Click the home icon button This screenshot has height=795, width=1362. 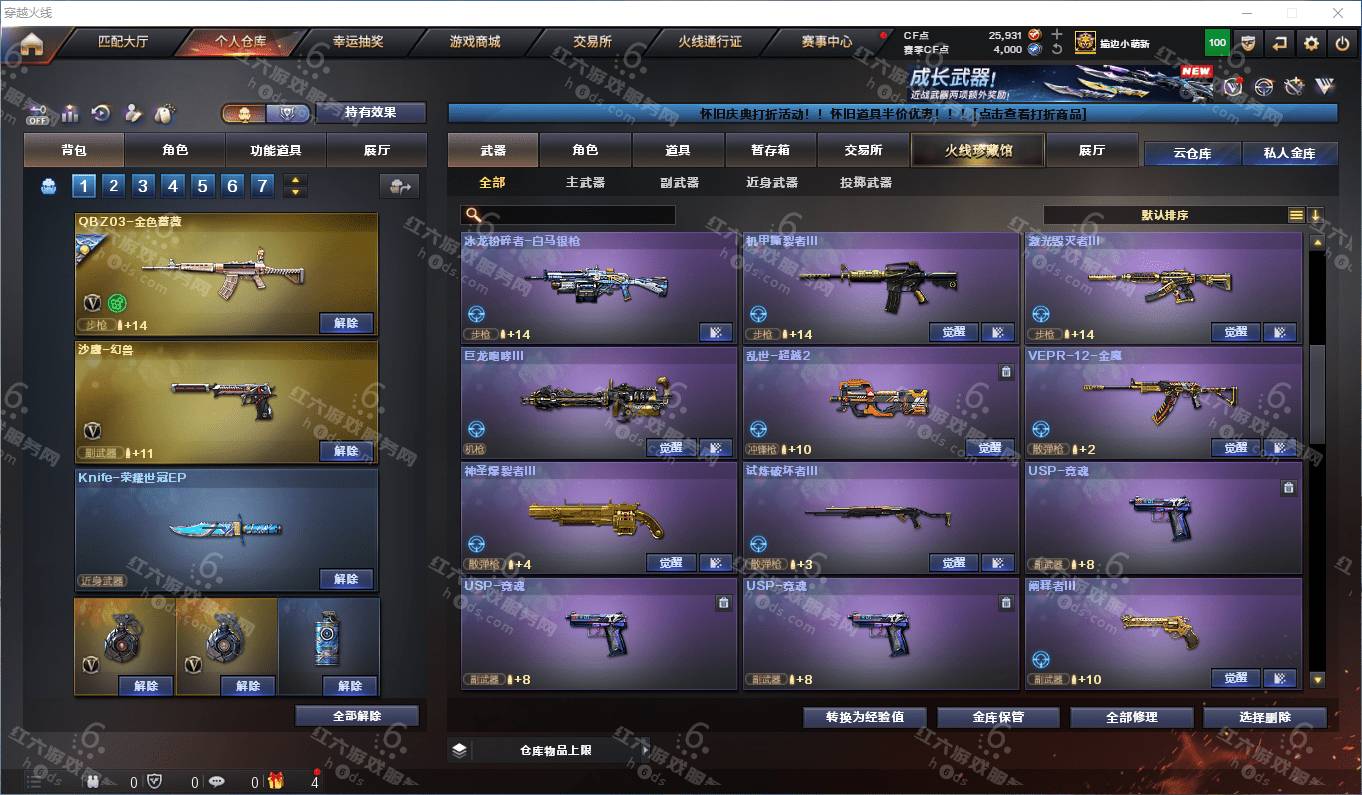point(32,44)
